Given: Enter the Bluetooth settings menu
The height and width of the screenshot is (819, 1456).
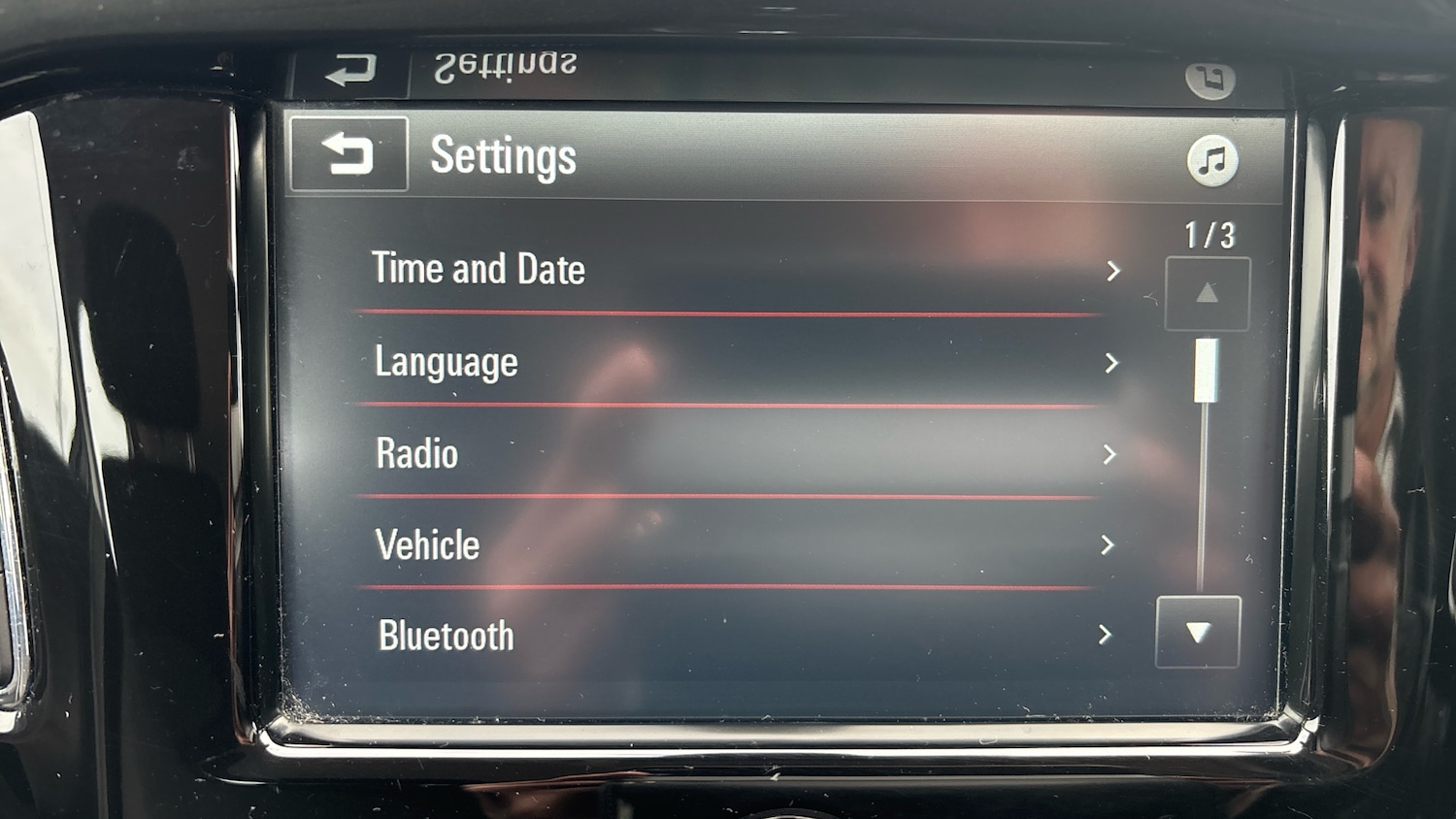Looking at the screenshot, I should coord(738,636).
